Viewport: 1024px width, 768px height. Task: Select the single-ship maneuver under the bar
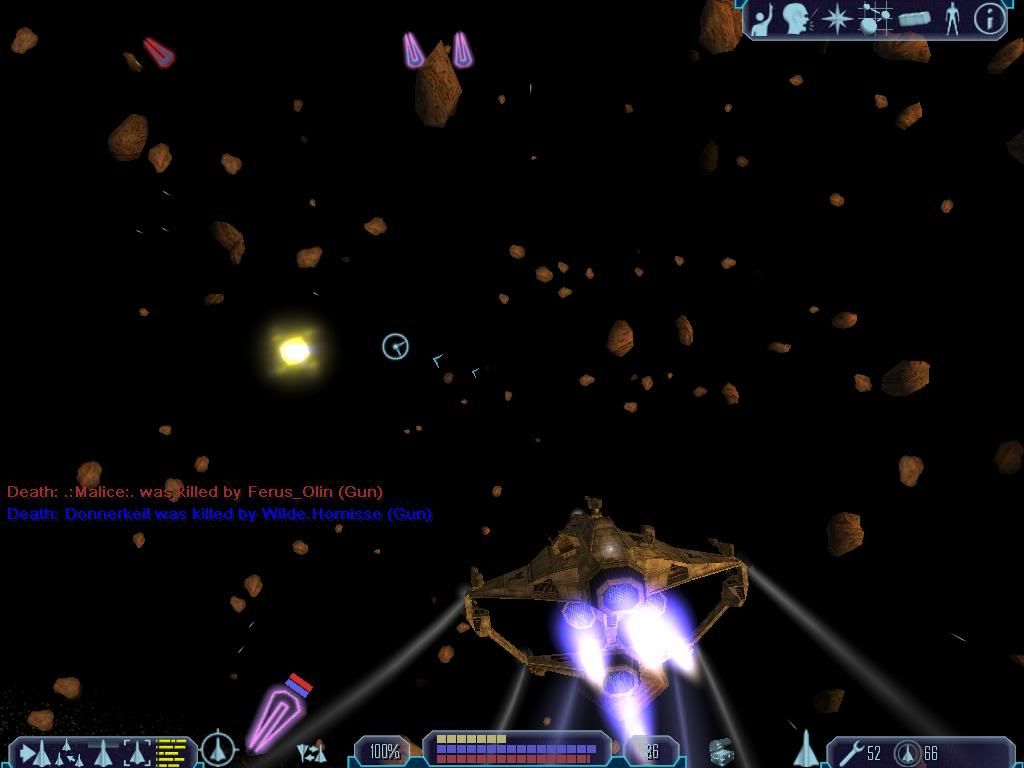[104, 750]
